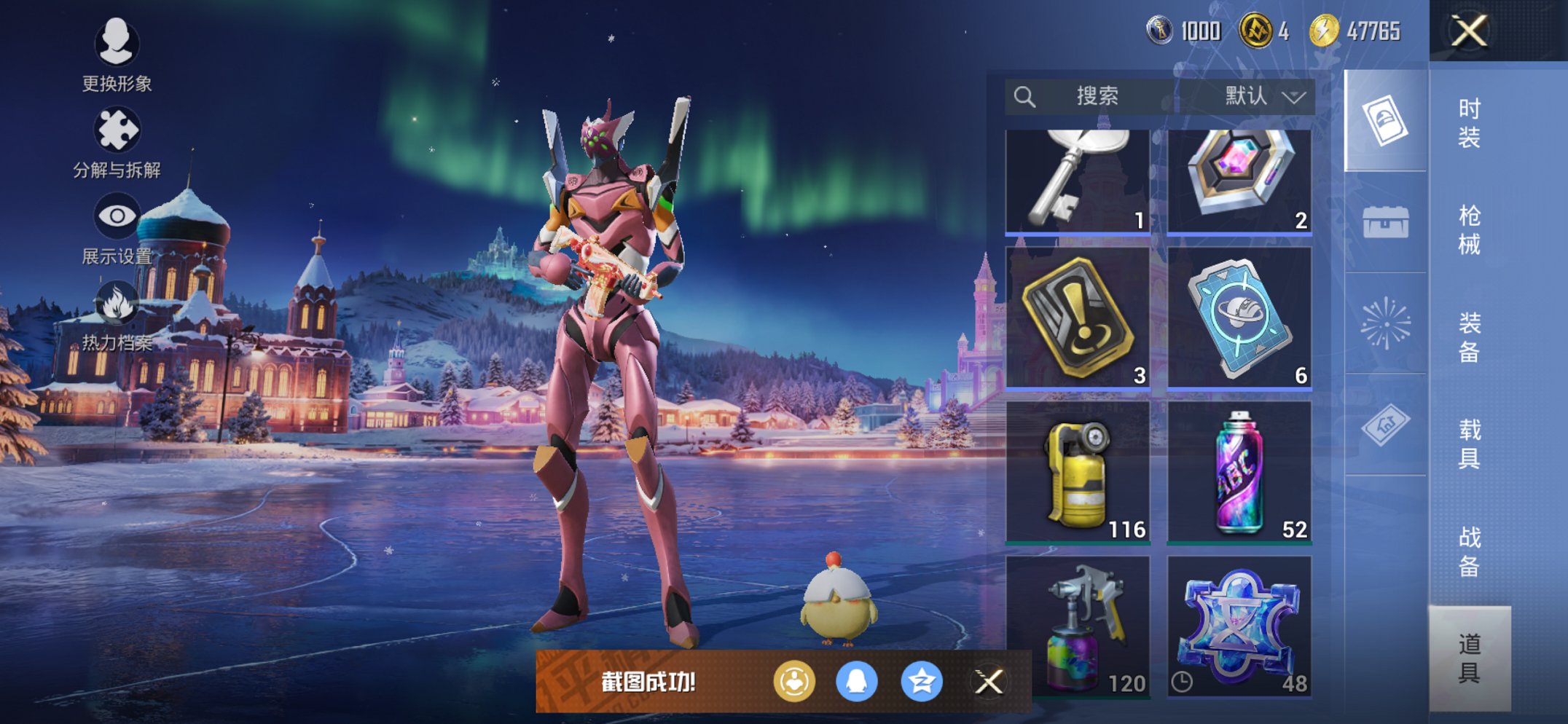Switch to the 载具 vehicles tab
Screen dimensions: 1568x724
1469,444
